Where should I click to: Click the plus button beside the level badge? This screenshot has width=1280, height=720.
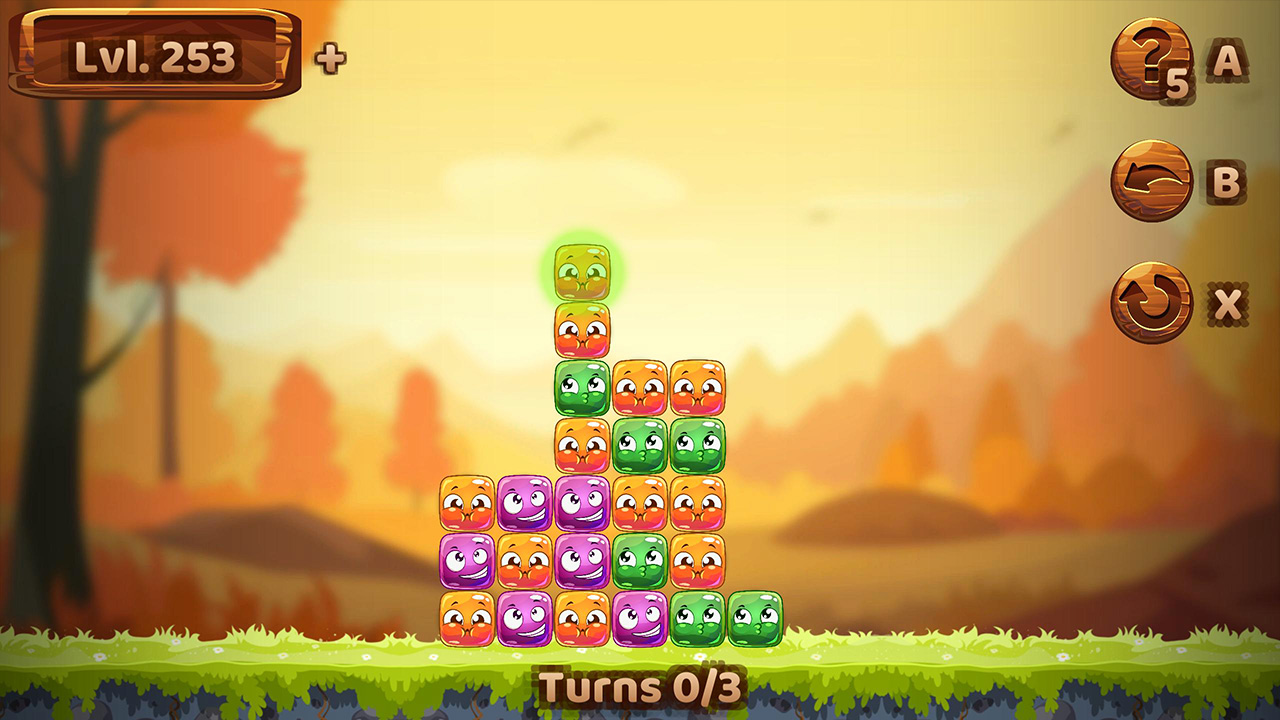coord(330,57)
